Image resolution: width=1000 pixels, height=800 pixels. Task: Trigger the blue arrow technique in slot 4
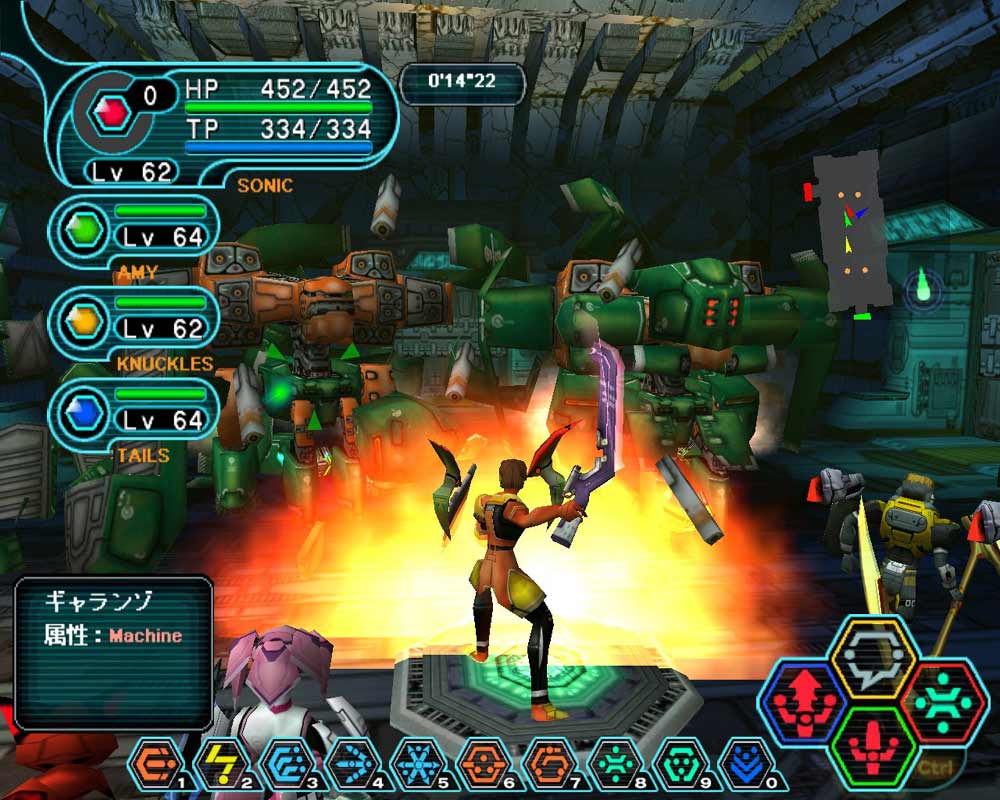349,765
